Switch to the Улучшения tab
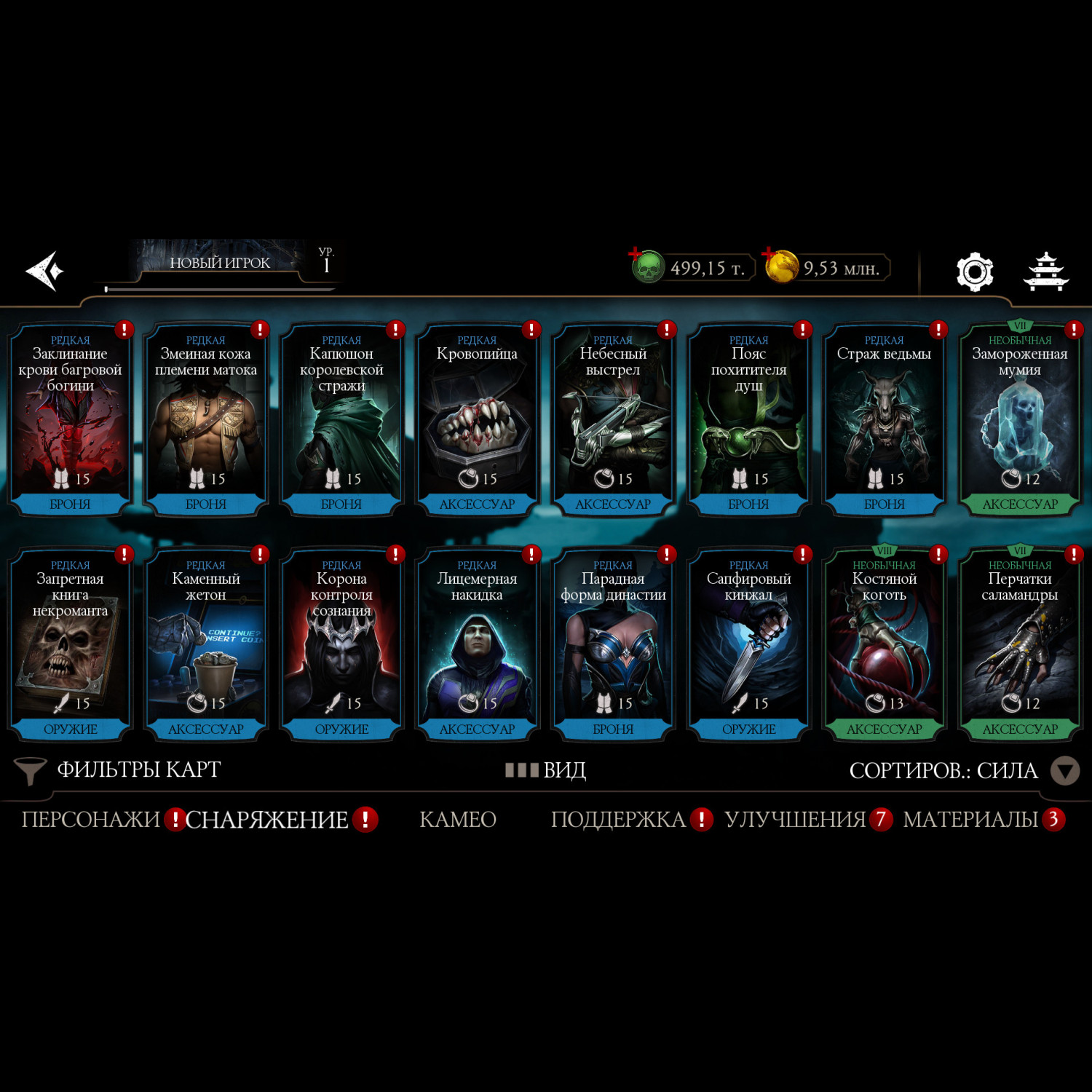Image resolution: width=1092 pixels, height=1092 pixels. tap(795, 820)
